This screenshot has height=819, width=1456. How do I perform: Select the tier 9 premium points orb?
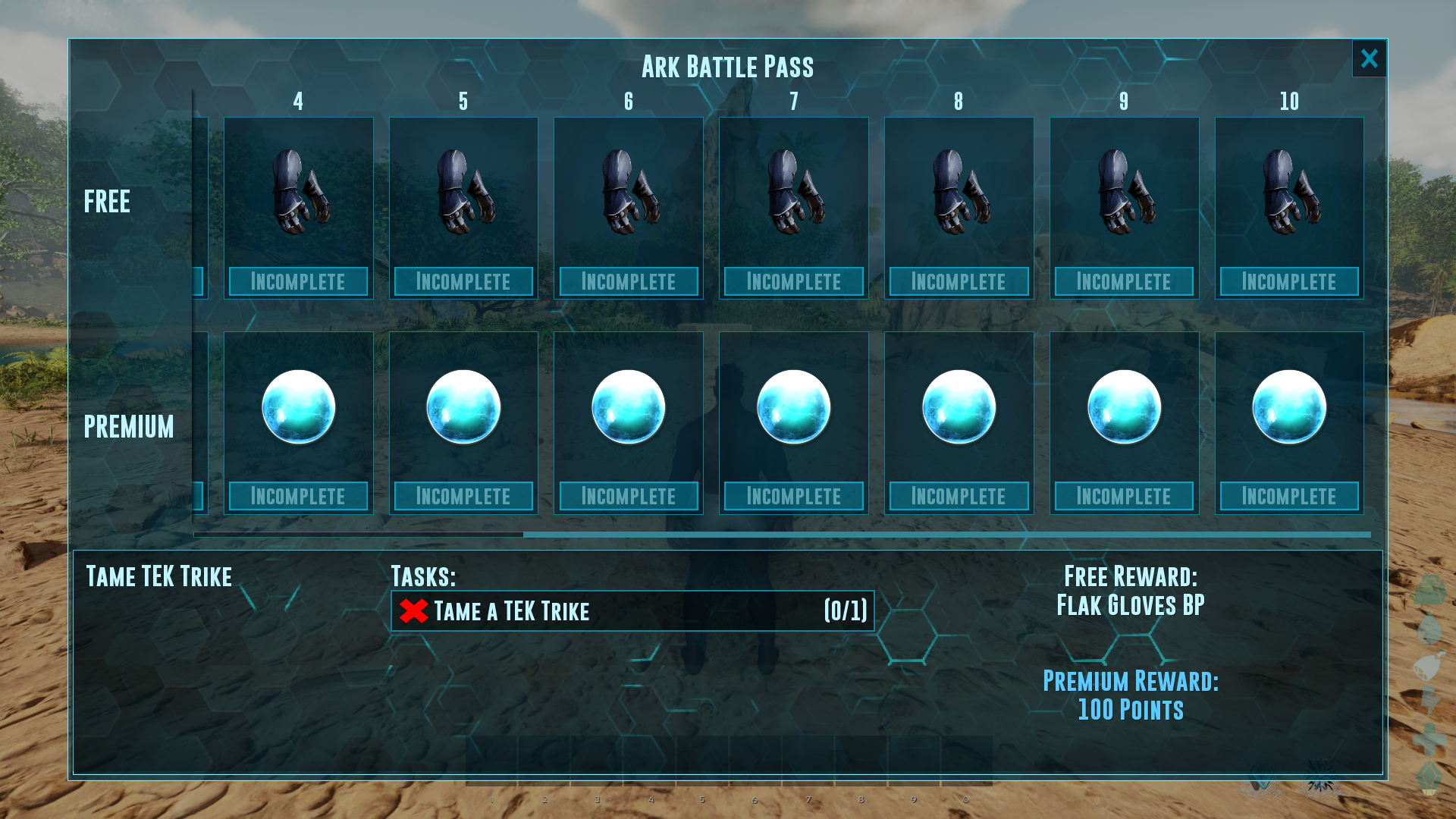[1124, 407]
